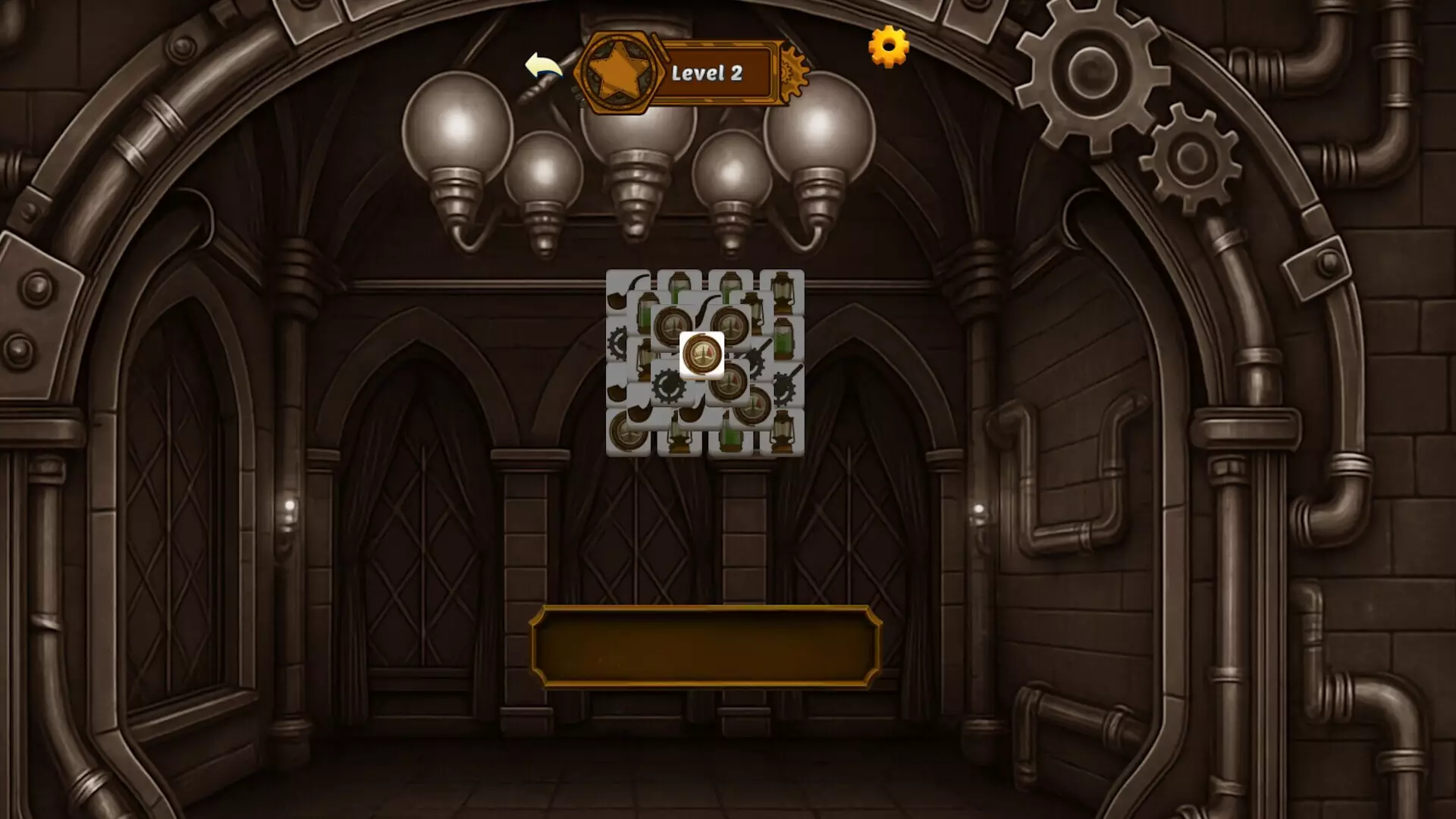This screenshot has height=819, width=1456.
Task: Select the highlighted gauge dial tile
Action: coord(702,354)
